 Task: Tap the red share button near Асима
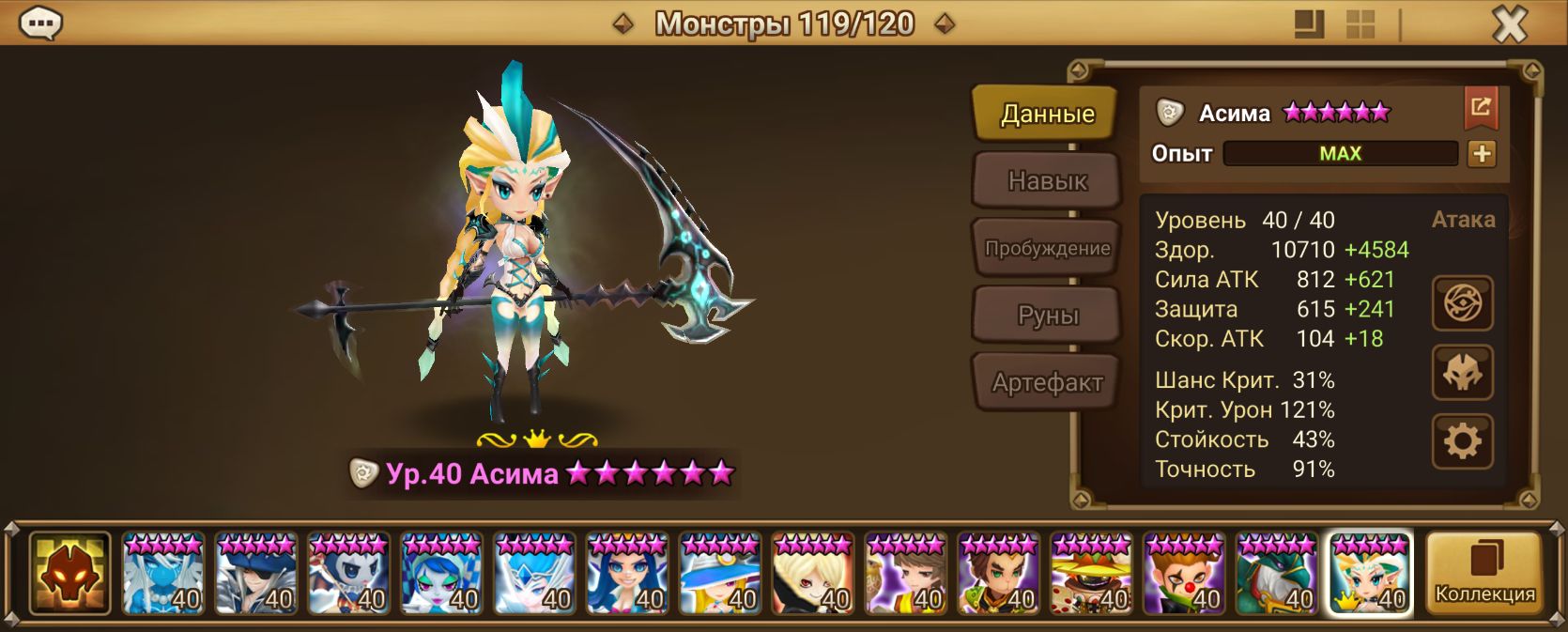point(1481,108)
